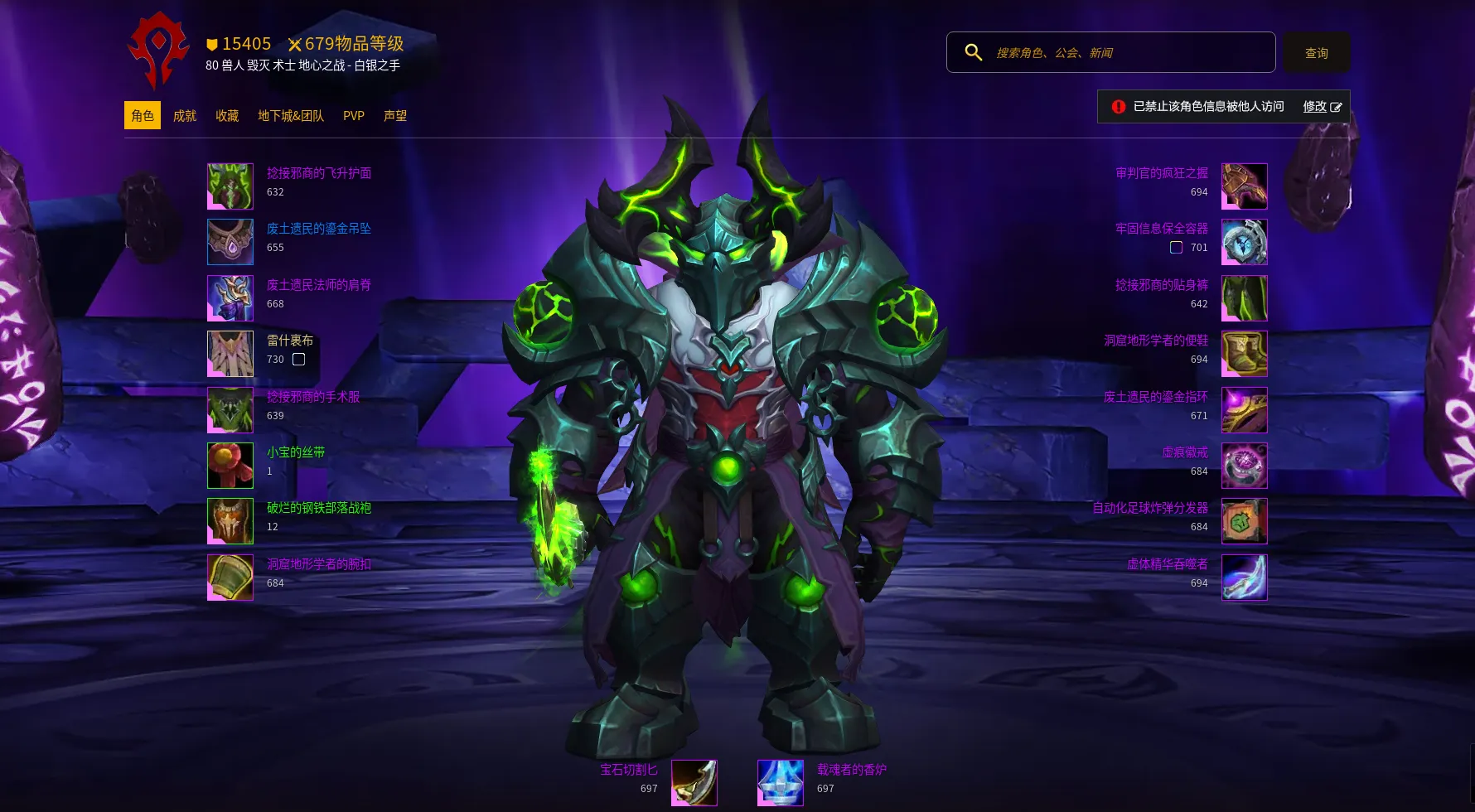
Task: Switch to the 成就 tab
Action: (x=185, y=116)
